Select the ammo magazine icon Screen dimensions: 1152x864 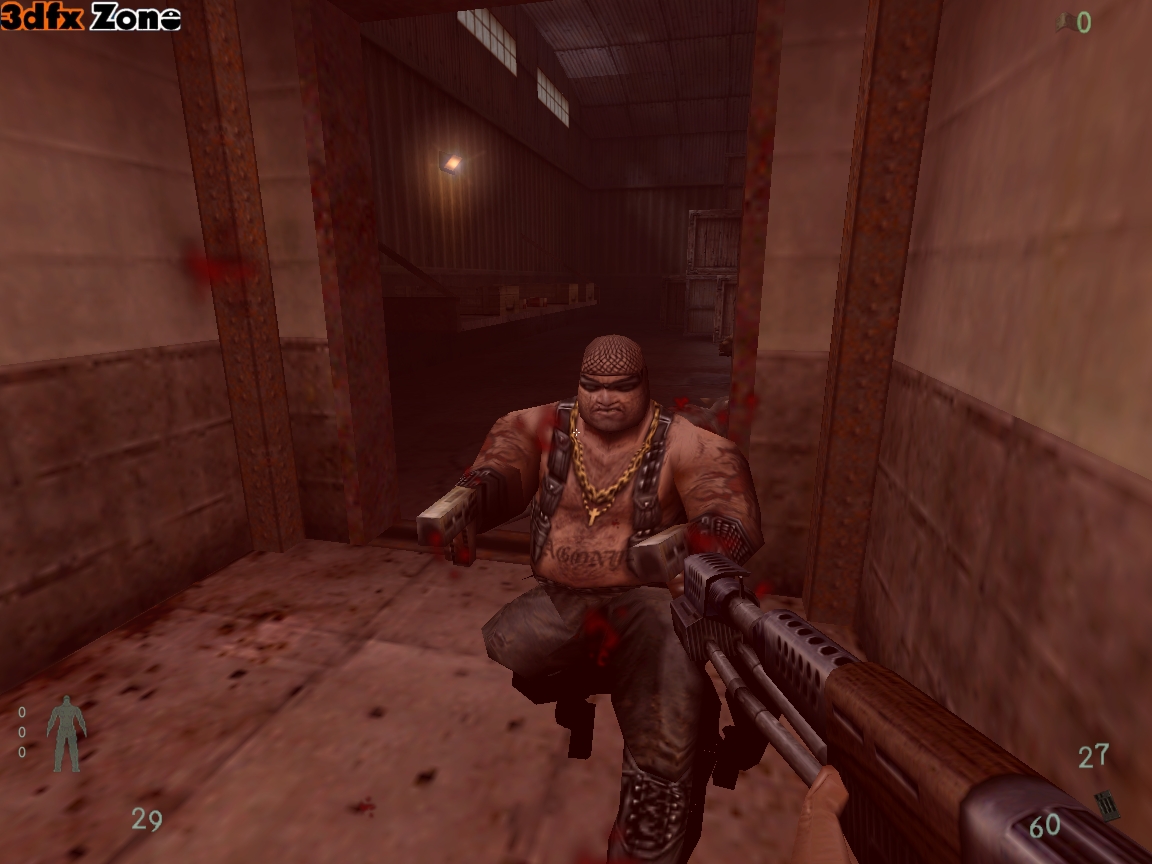tap(1105, 805)
